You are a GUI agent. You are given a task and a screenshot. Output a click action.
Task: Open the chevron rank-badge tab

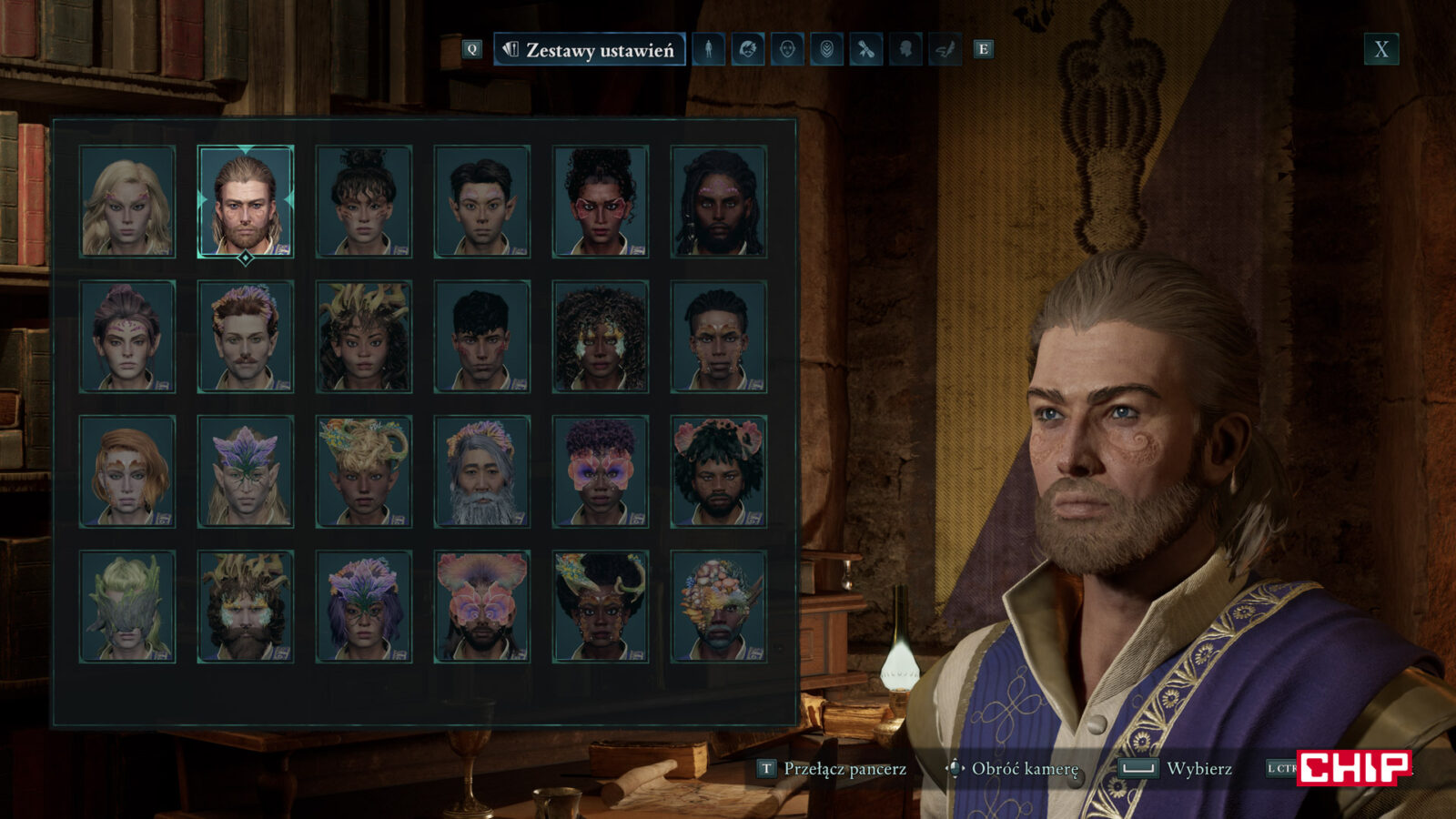(826, 50)
